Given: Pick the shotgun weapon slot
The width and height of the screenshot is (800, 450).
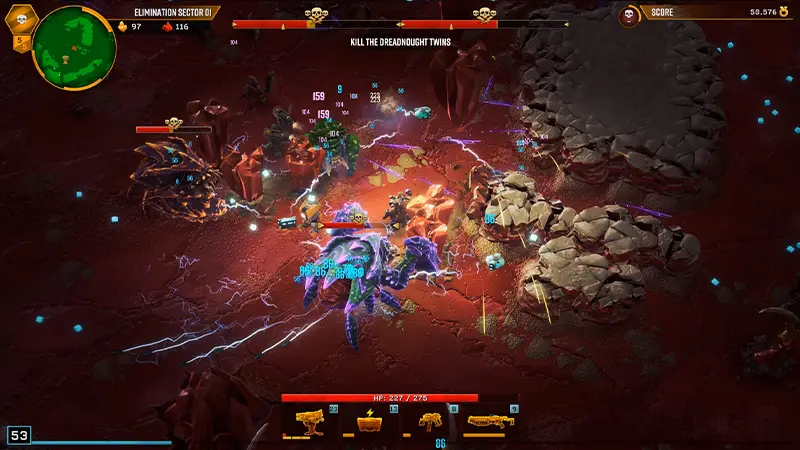Looking at the screenshot, I should coord(491,424).
